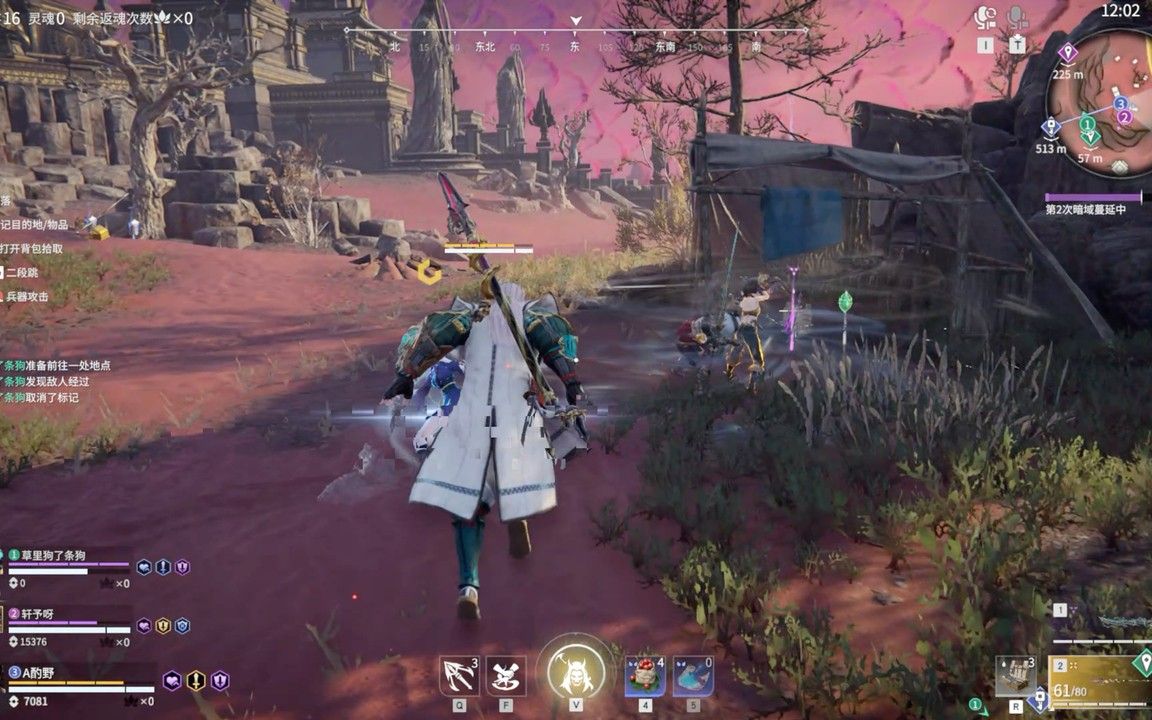Select the red berry basket item slot

pos(645,676)
